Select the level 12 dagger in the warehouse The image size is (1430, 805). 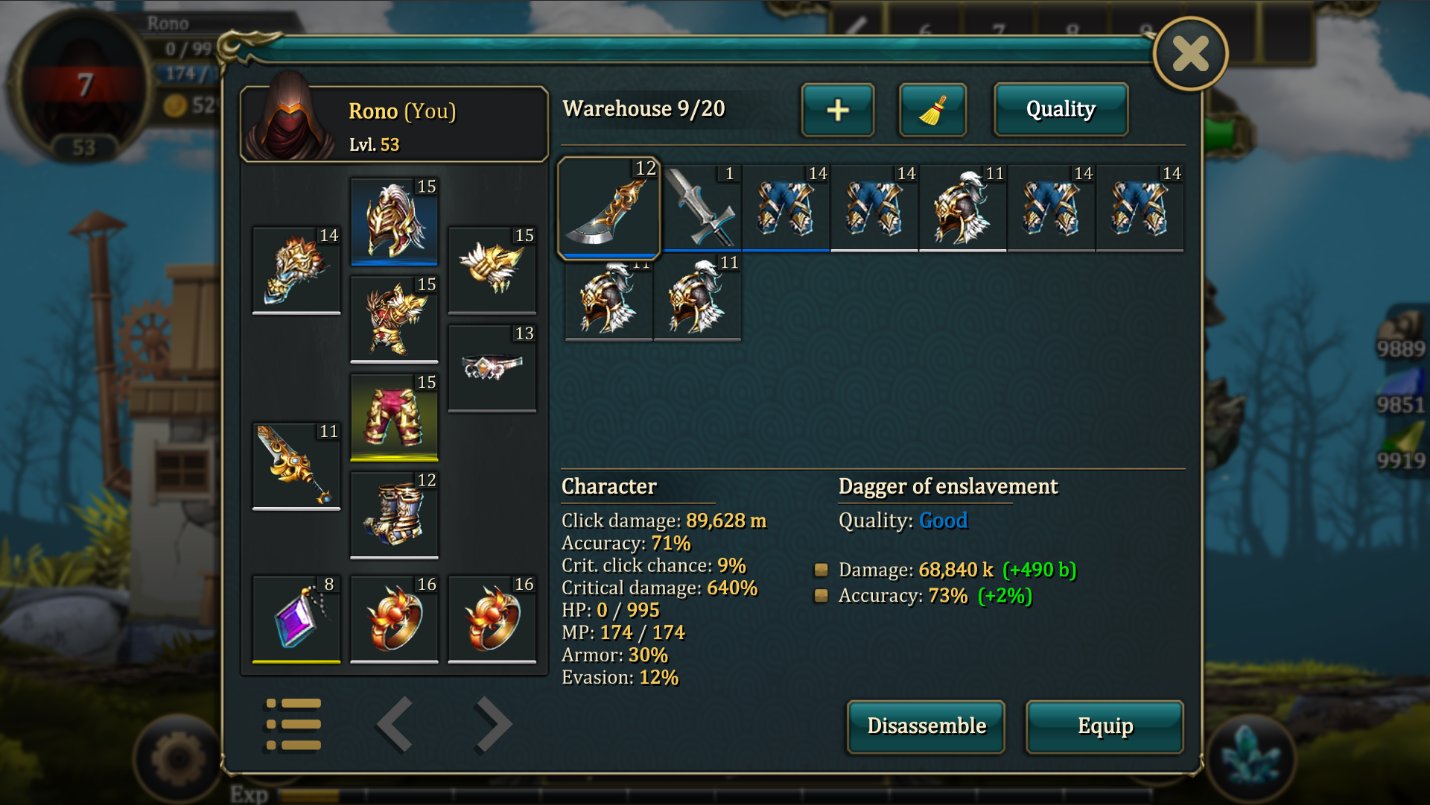609,207
